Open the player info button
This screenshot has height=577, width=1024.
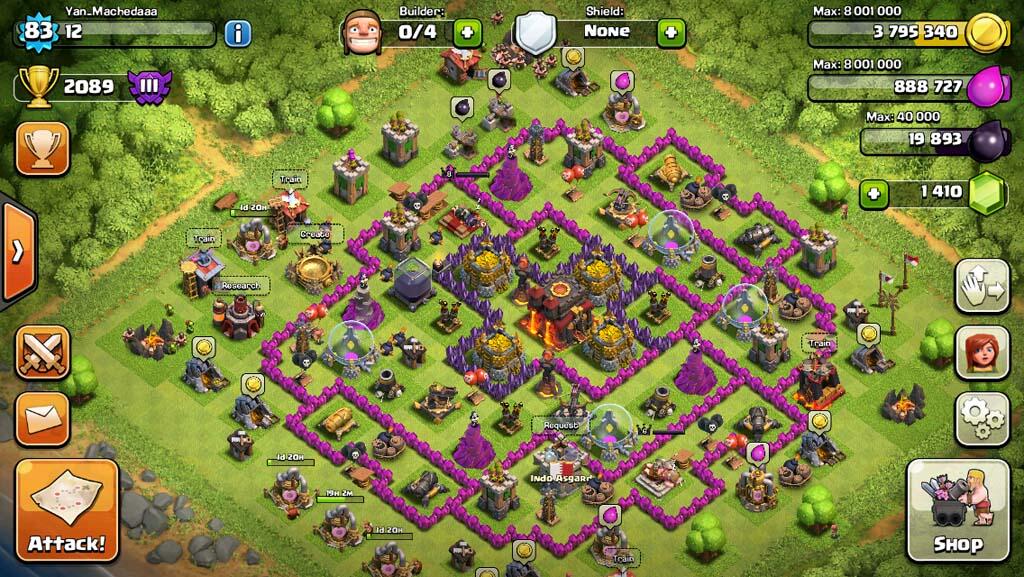click(237, 33)
